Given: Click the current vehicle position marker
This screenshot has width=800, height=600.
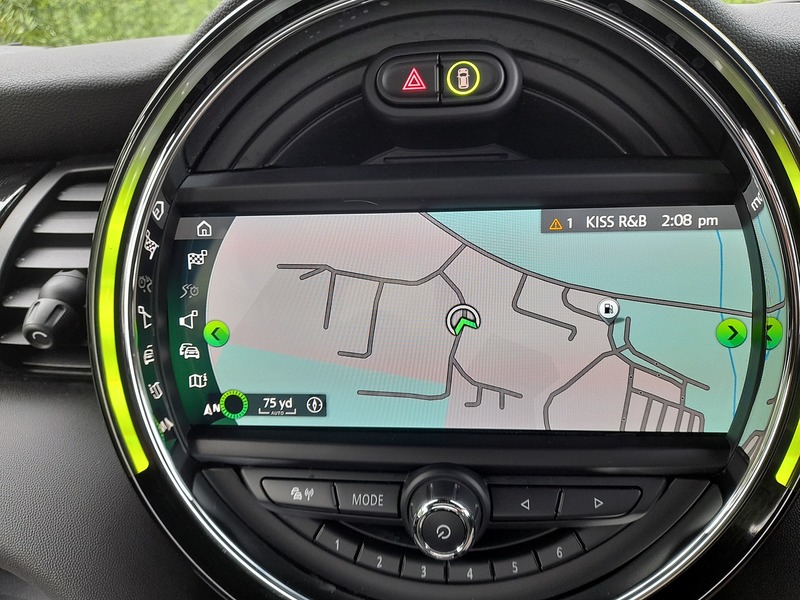Looking at the screenshot, I should point(464,321).
